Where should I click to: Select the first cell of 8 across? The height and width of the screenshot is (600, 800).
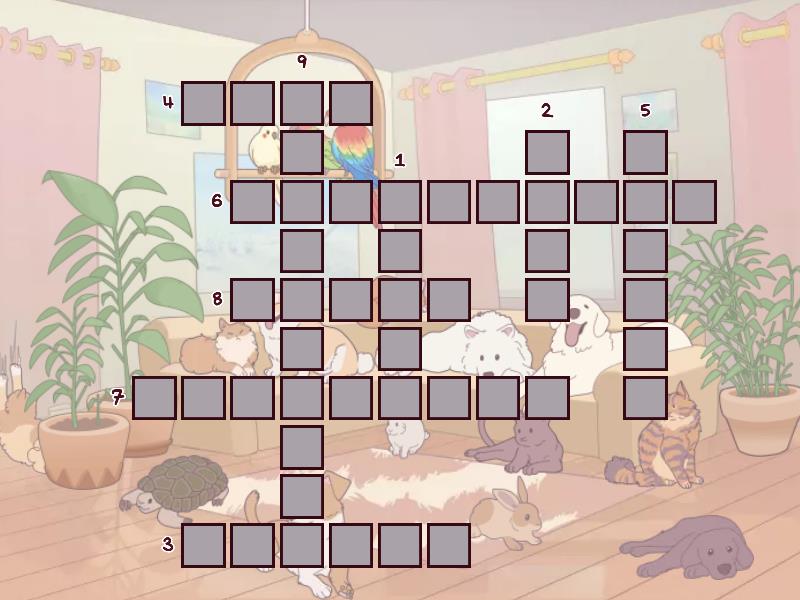click(252, 299)
